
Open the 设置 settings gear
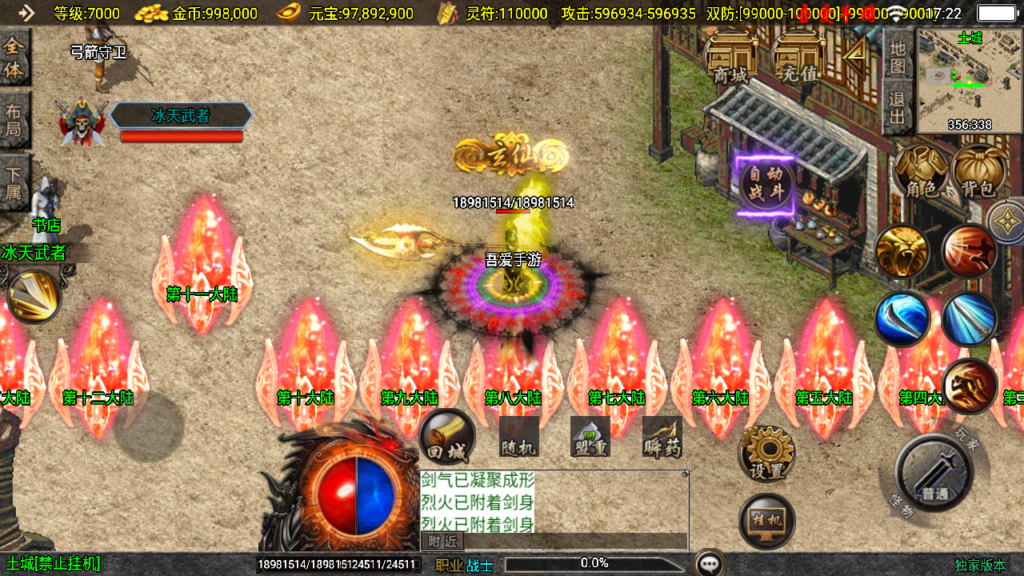767,455
